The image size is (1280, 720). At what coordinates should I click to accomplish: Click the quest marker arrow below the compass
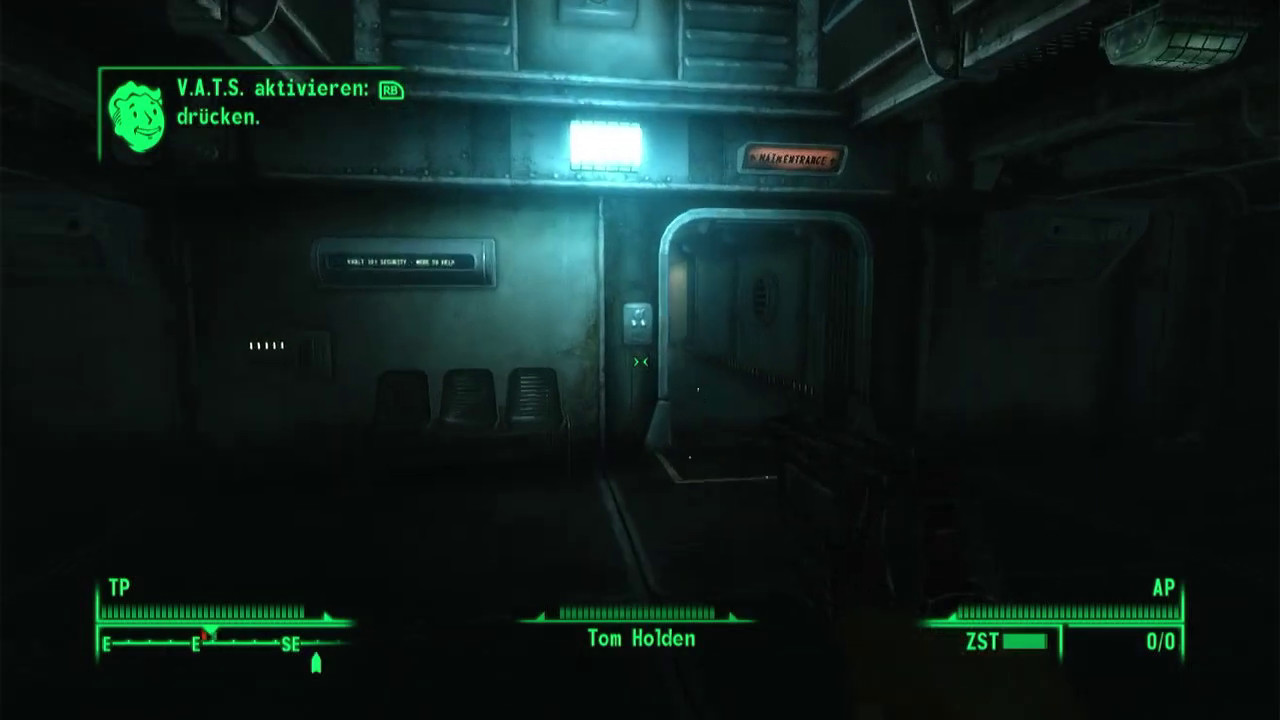[316, 663]
